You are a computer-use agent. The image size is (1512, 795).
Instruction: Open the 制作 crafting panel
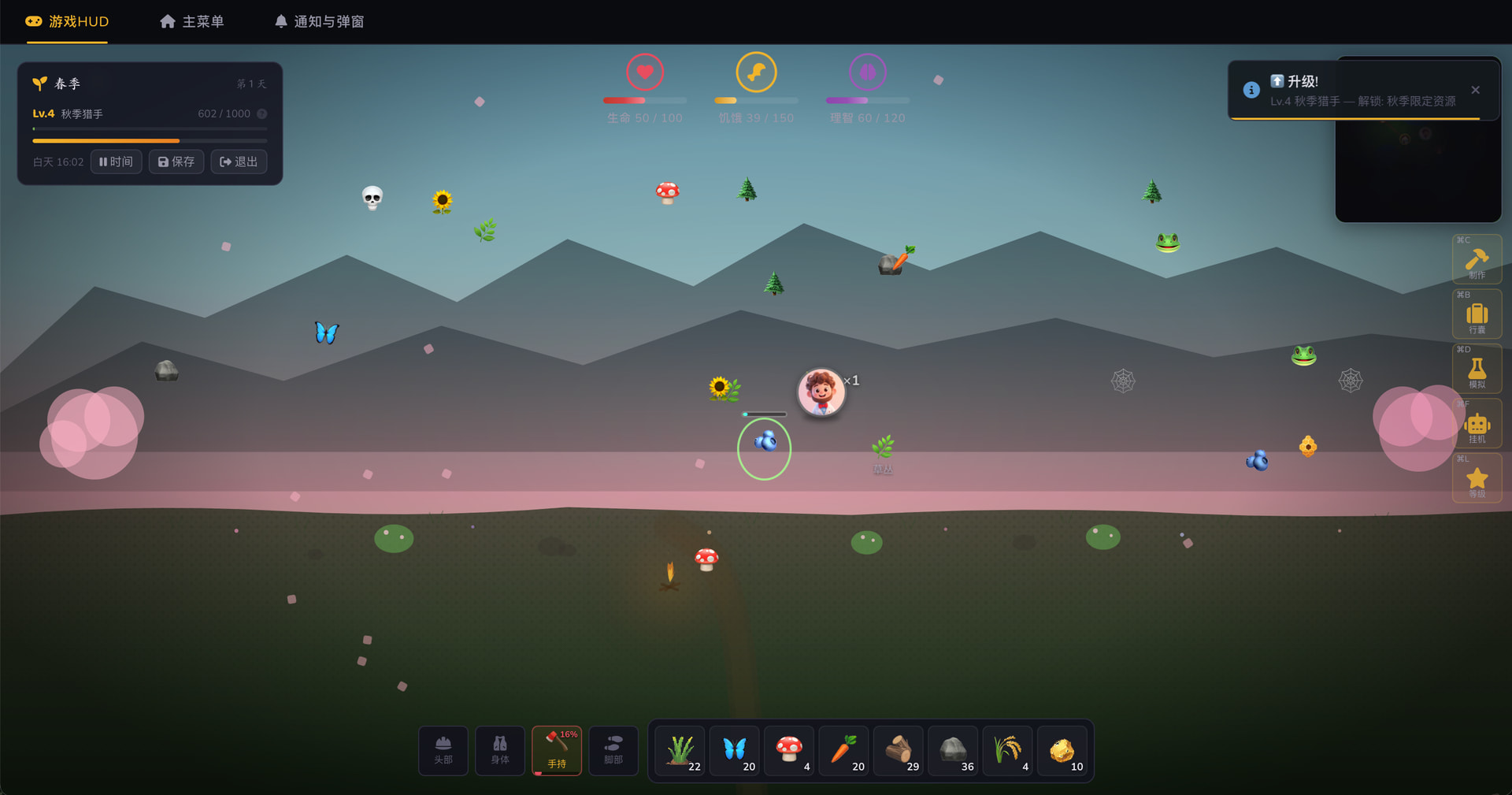(1477, 260)
